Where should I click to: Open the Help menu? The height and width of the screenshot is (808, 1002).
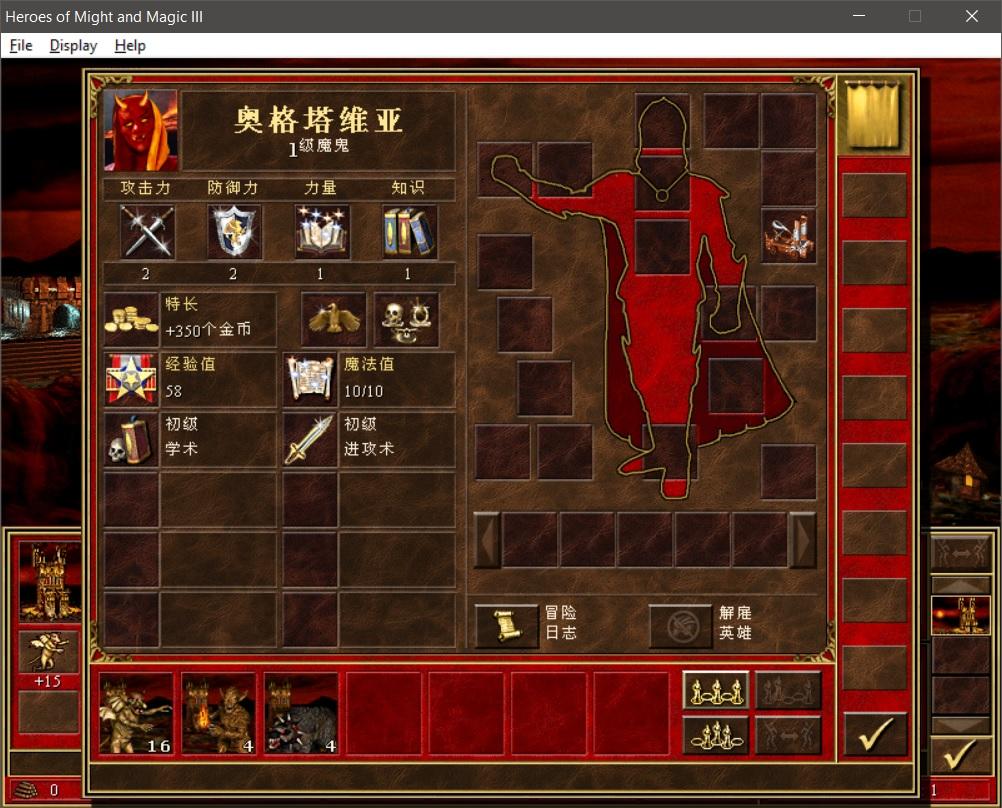coord(130,45)
